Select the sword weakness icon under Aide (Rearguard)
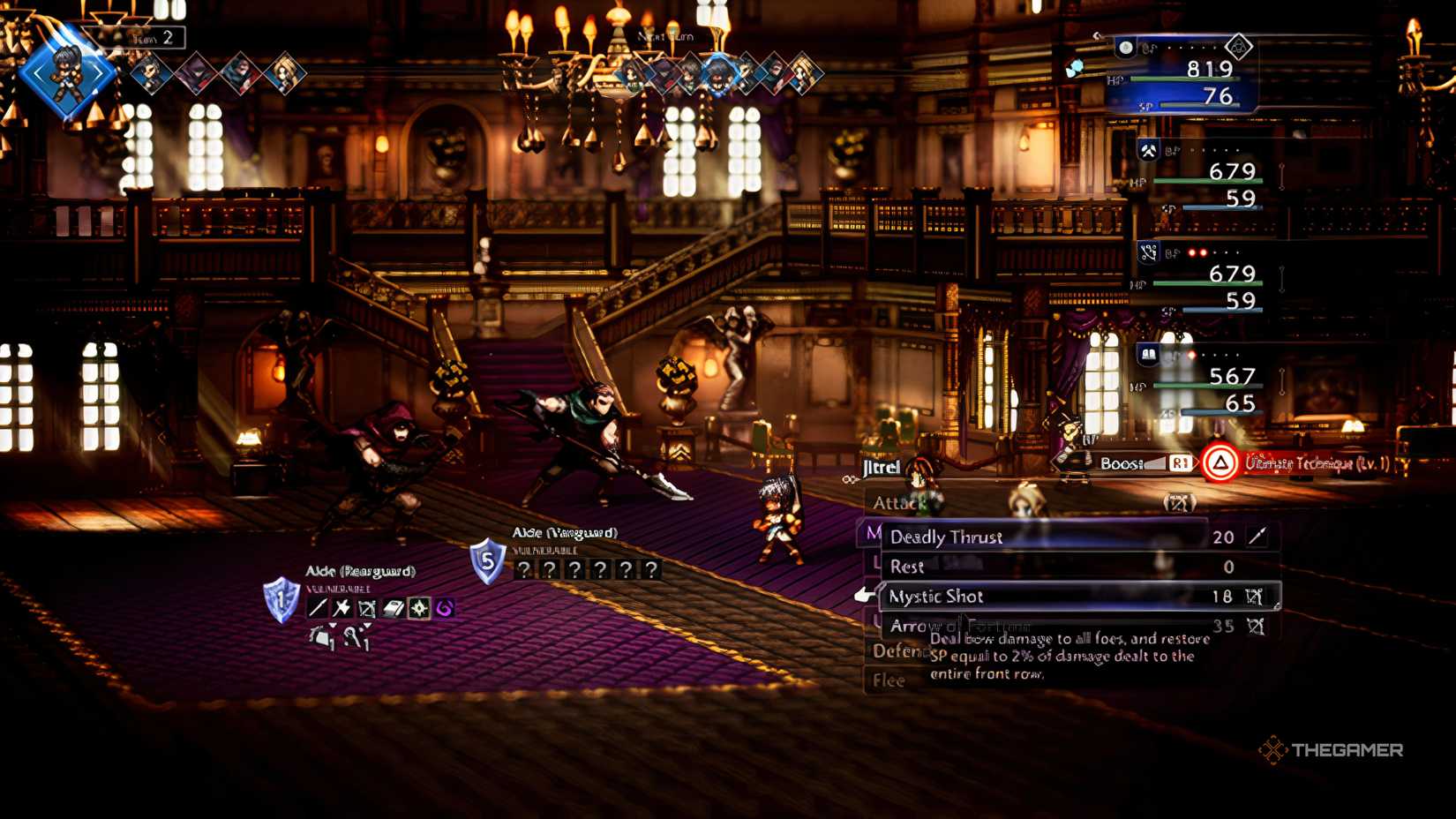Image resolution: width=1456 pixels, height=819 pixels. coord(317,609)
